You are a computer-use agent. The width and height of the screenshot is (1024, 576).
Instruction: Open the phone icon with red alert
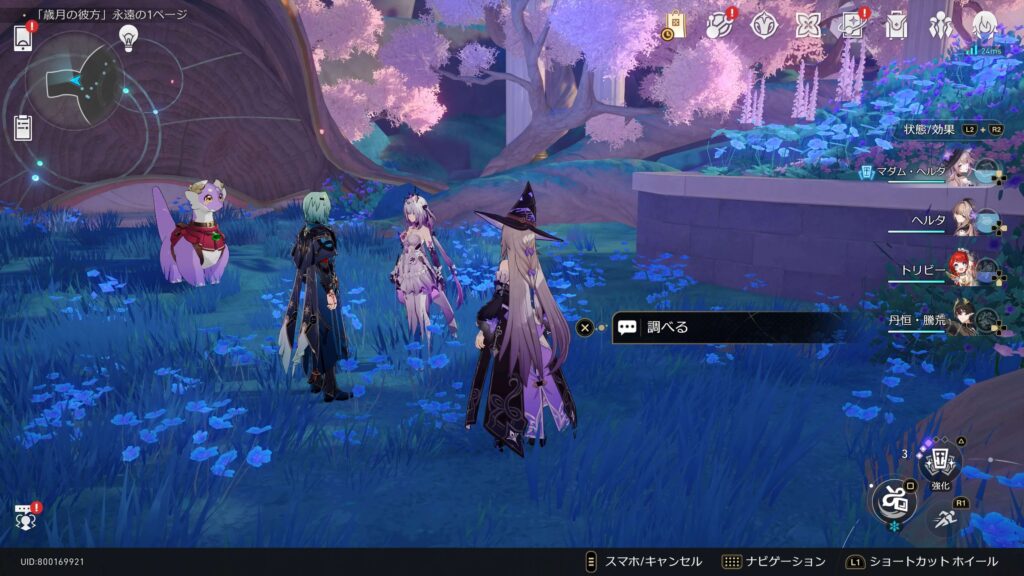(23, 39)
